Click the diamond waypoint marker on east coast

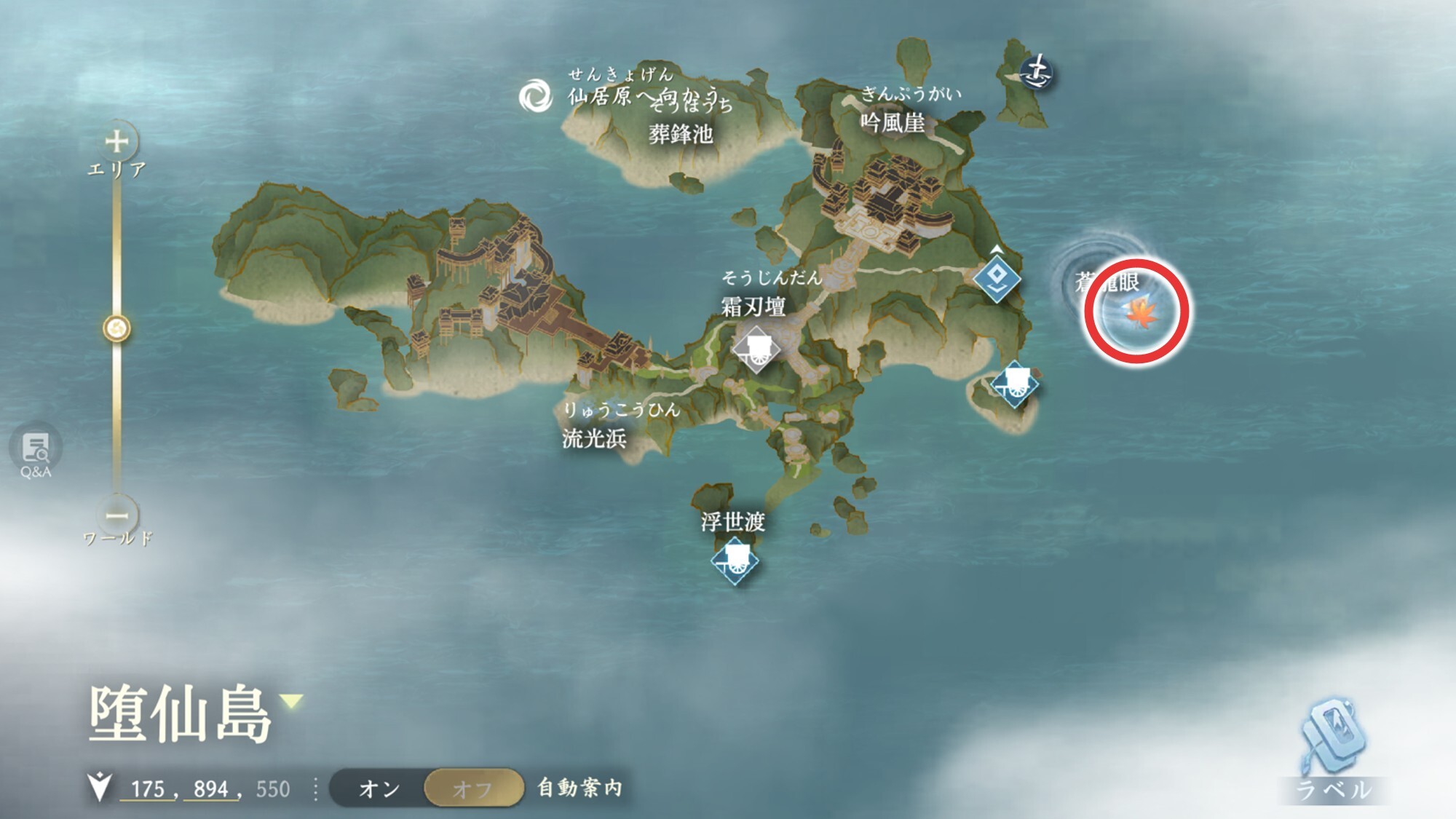click(997, 277)
